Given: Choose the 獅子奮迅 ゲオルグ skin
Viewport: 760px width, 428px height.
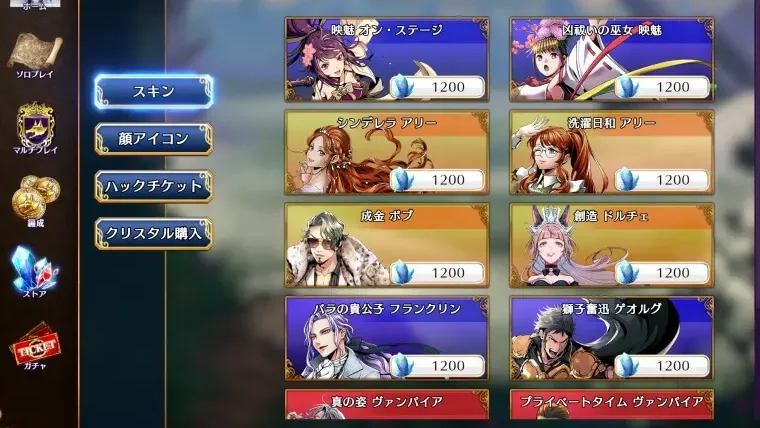Looking at the screenshot, I should coord(611,337).
